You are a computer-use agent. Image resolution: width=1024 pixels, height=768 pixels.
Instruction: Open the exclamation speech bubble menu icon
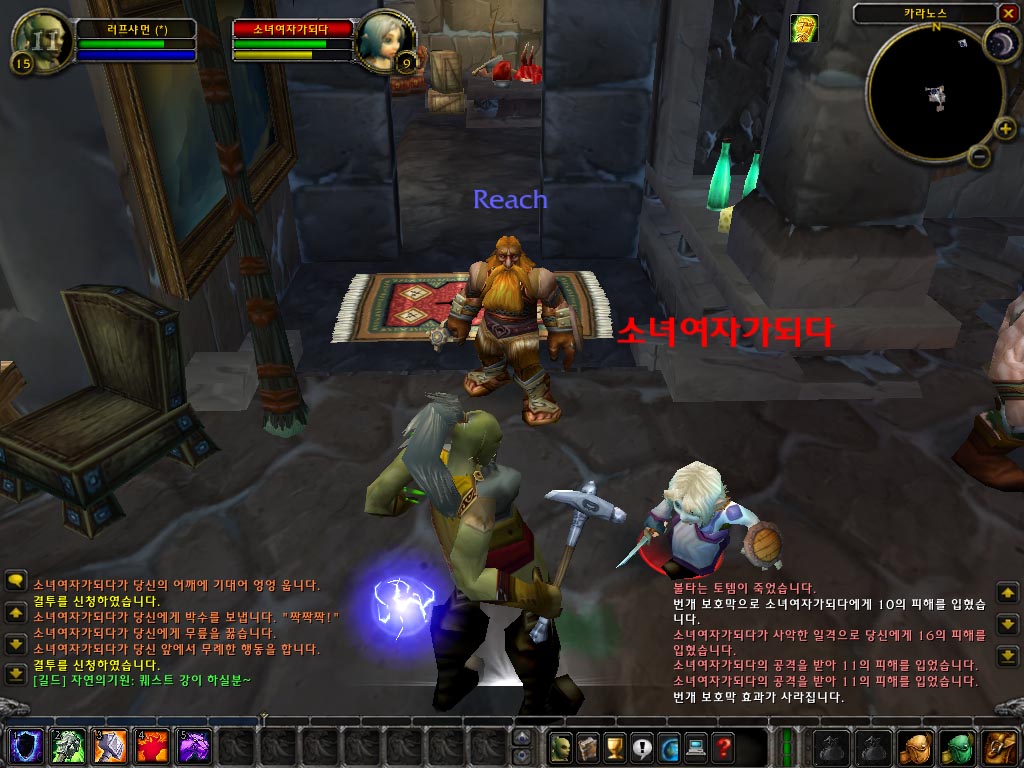point(642,746)
